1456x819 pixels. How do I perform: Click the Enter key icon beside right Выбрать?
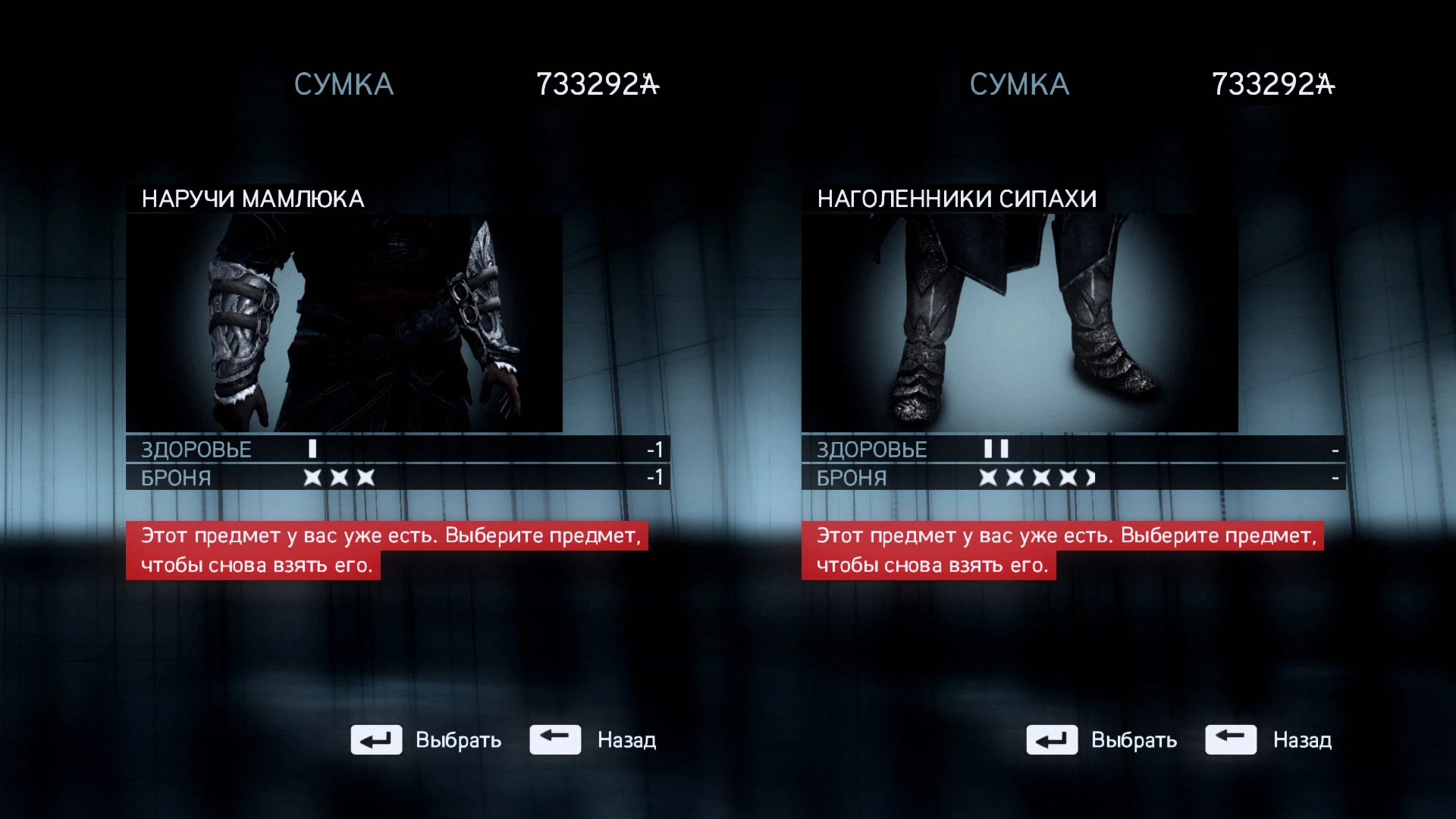(1053, 739)
